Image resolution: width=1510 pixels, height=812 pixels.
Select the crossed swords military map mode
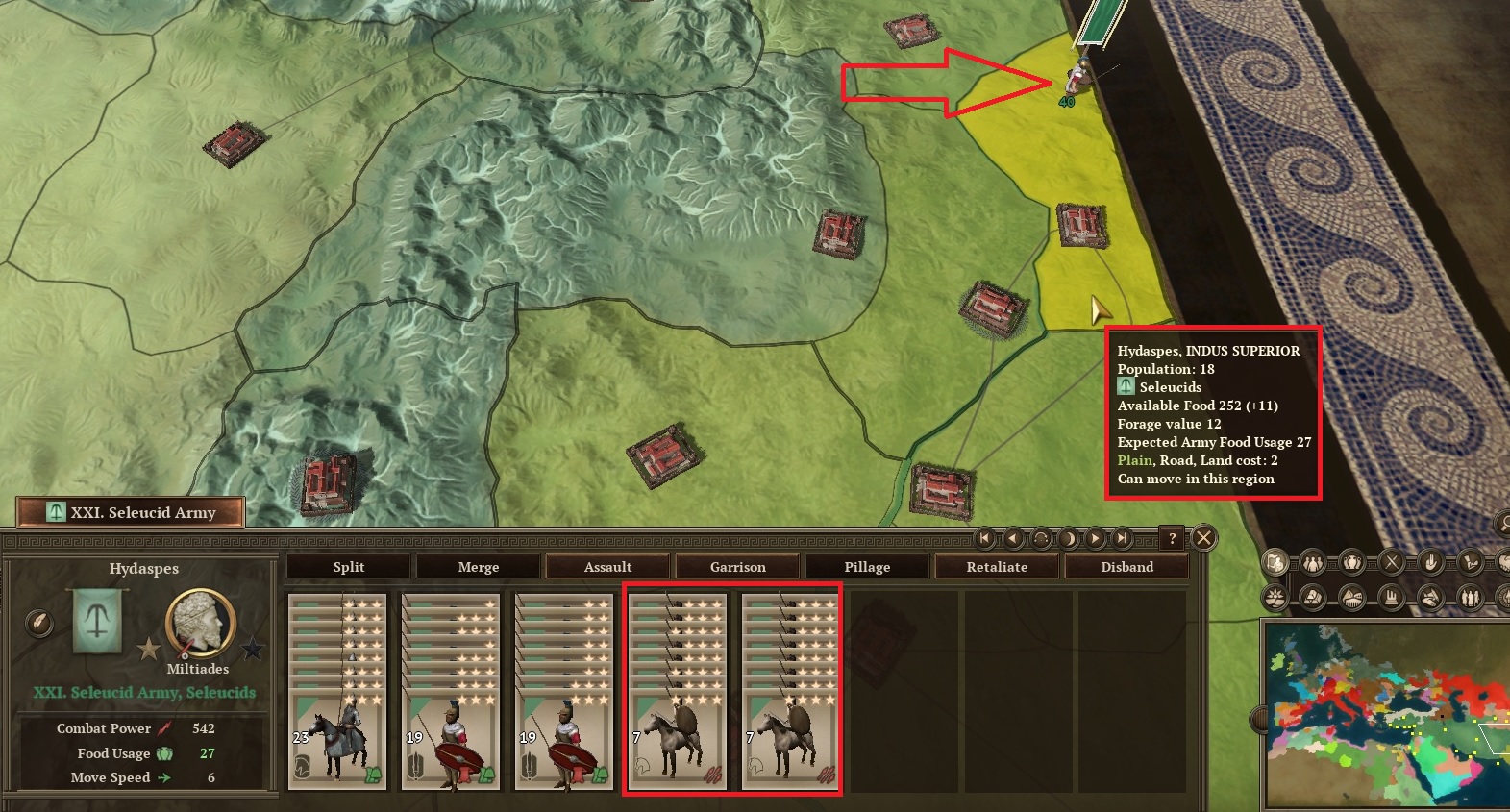point(1393,559)
